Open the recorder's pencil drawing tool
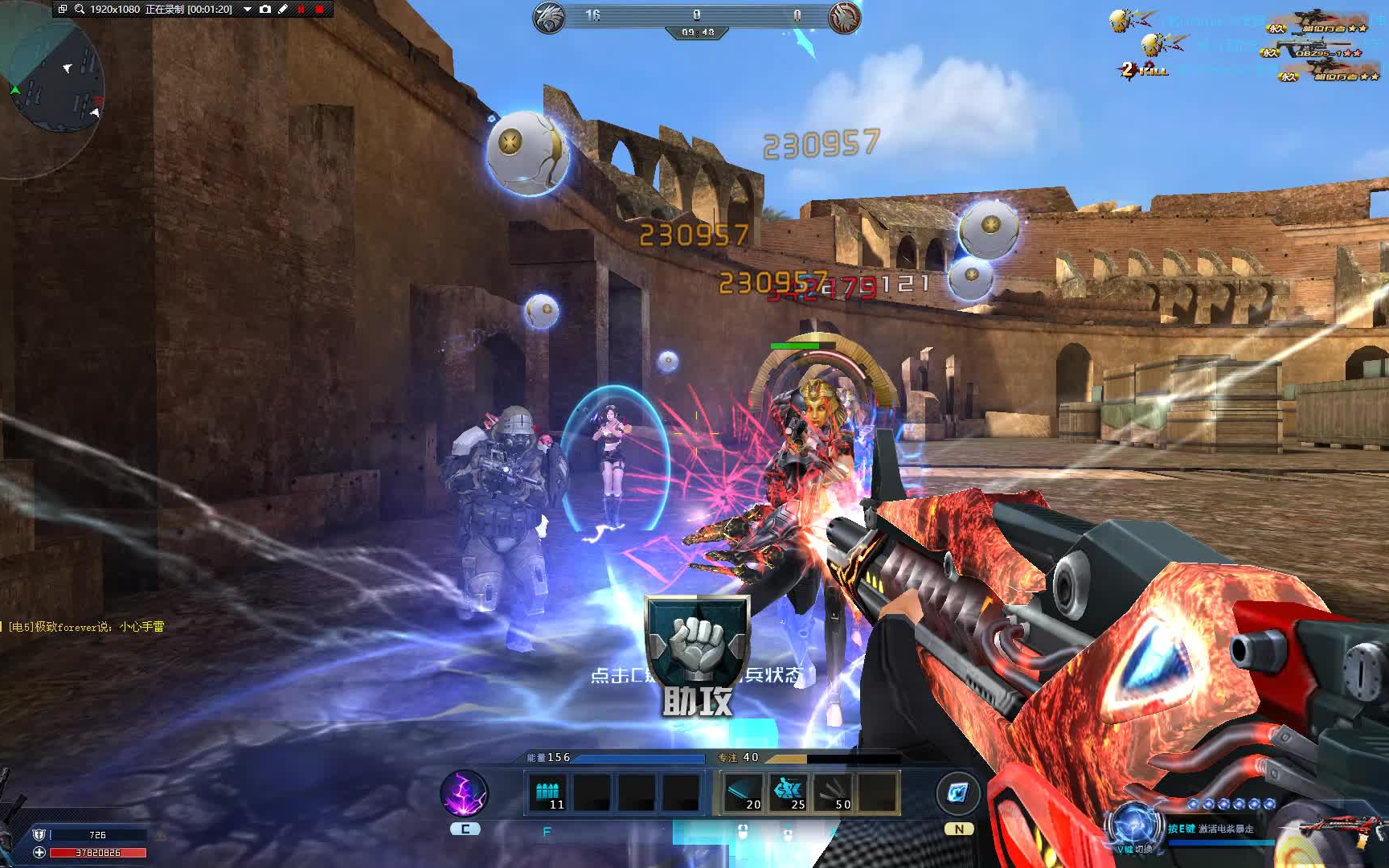Image resolution: width=1389 pixels, height=868 pixels. pyautogui.click(x=283, y=10)
